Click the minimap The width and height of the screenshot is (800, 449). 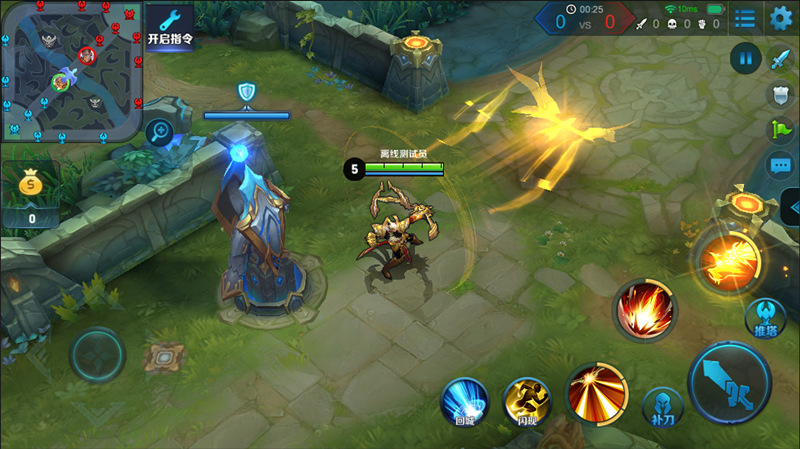(70, 70)
